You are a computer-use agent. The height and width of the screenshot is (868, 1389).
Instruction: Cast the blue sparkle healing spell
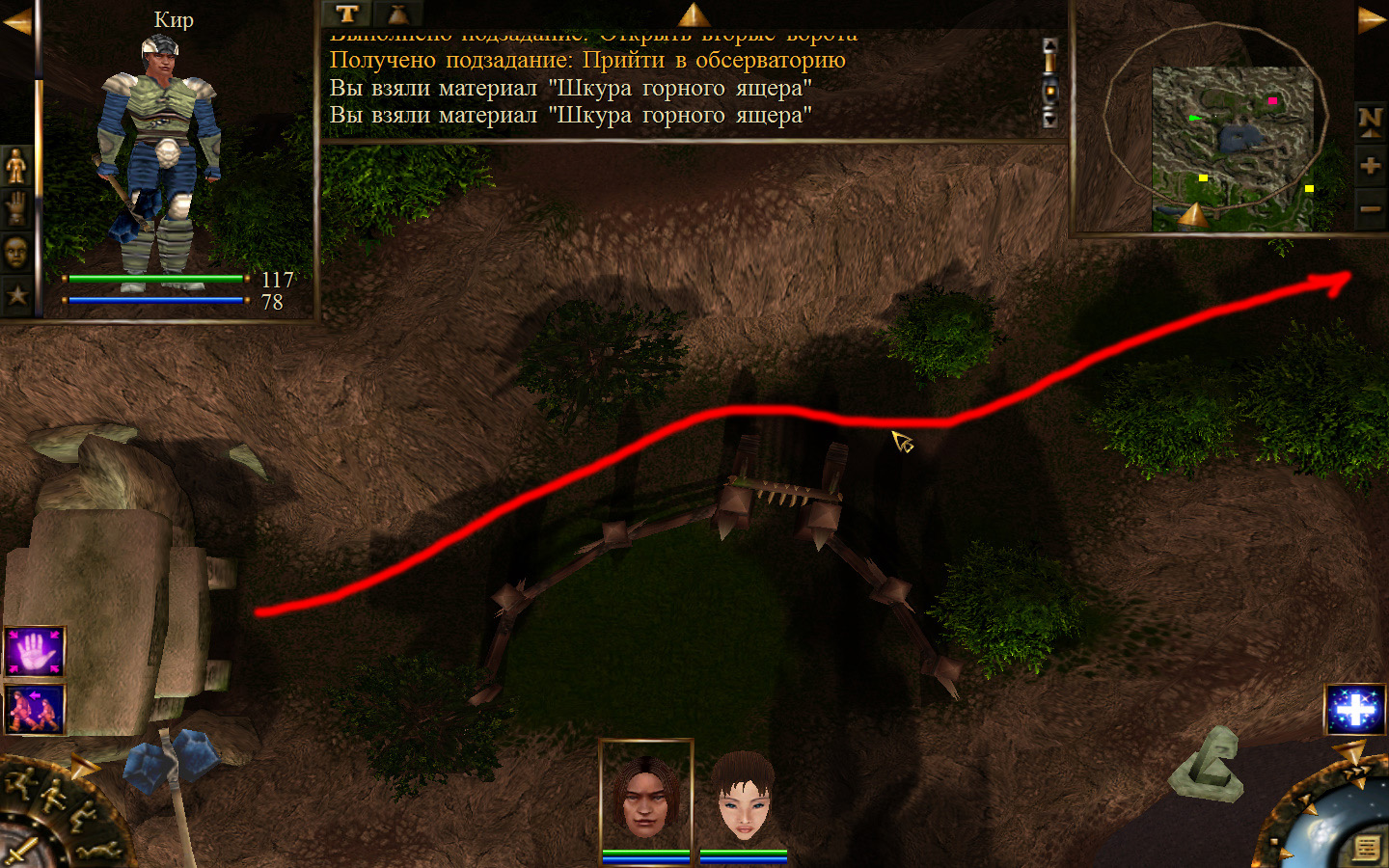1354,710
